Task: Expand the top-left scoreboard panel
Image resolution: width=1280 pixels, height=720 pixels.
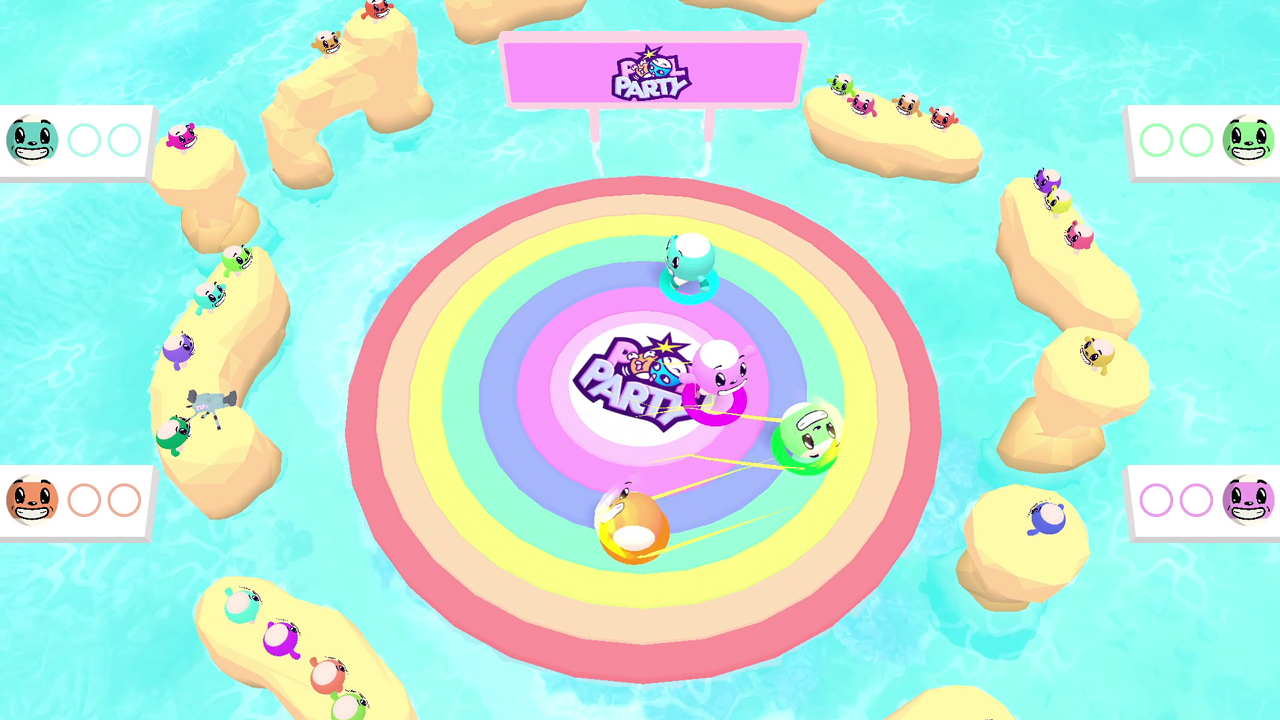Action: [x=75, y=140]
